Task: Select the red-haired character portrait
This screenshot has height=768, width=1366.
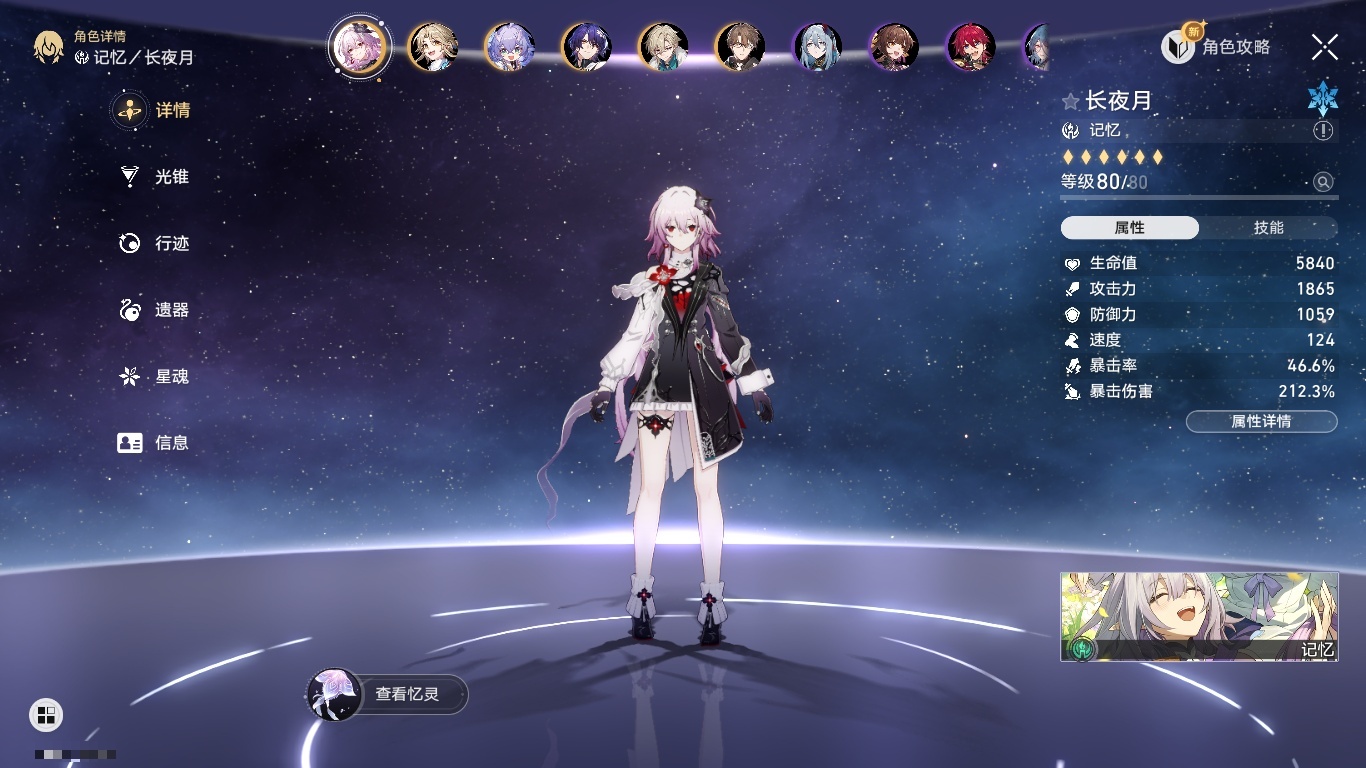Action: pyautogui.click(x=971, y=47)
